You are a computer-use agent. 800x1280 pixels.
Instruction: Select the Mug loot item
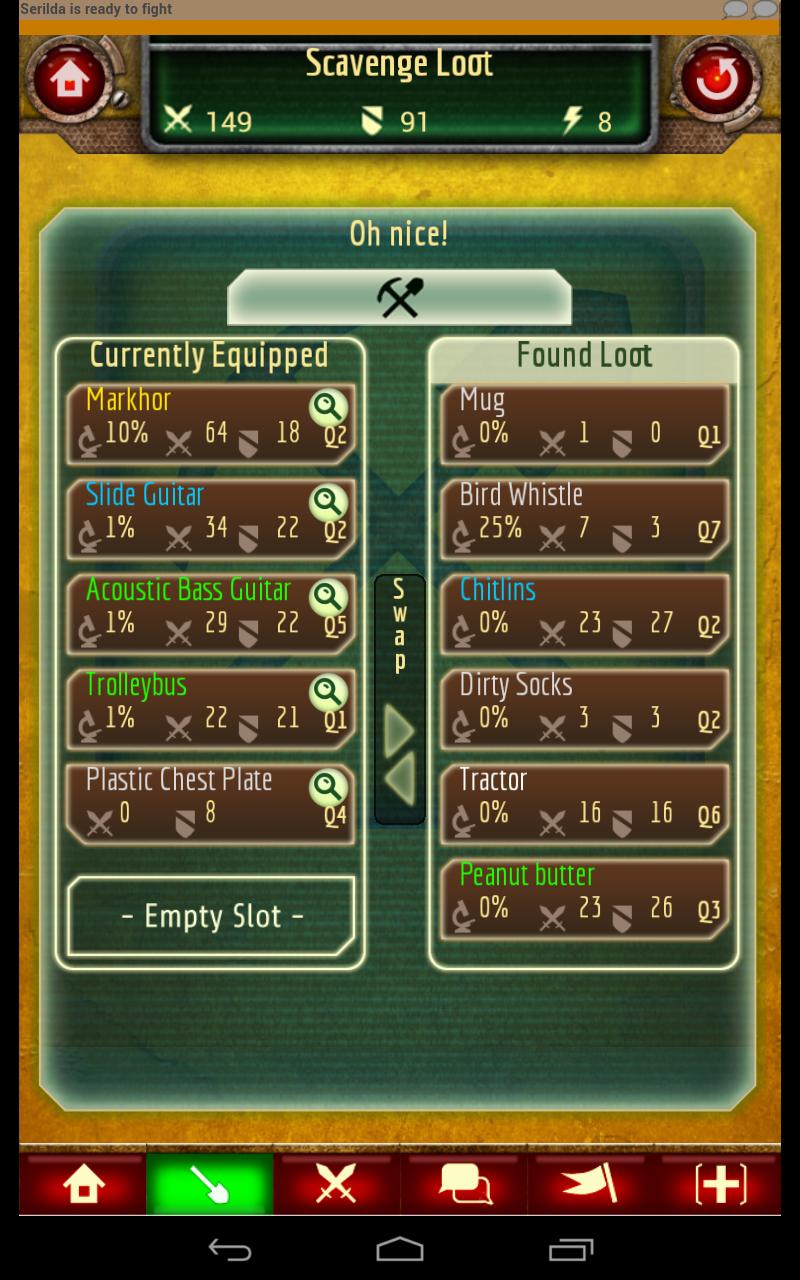(x=585, y=423)
